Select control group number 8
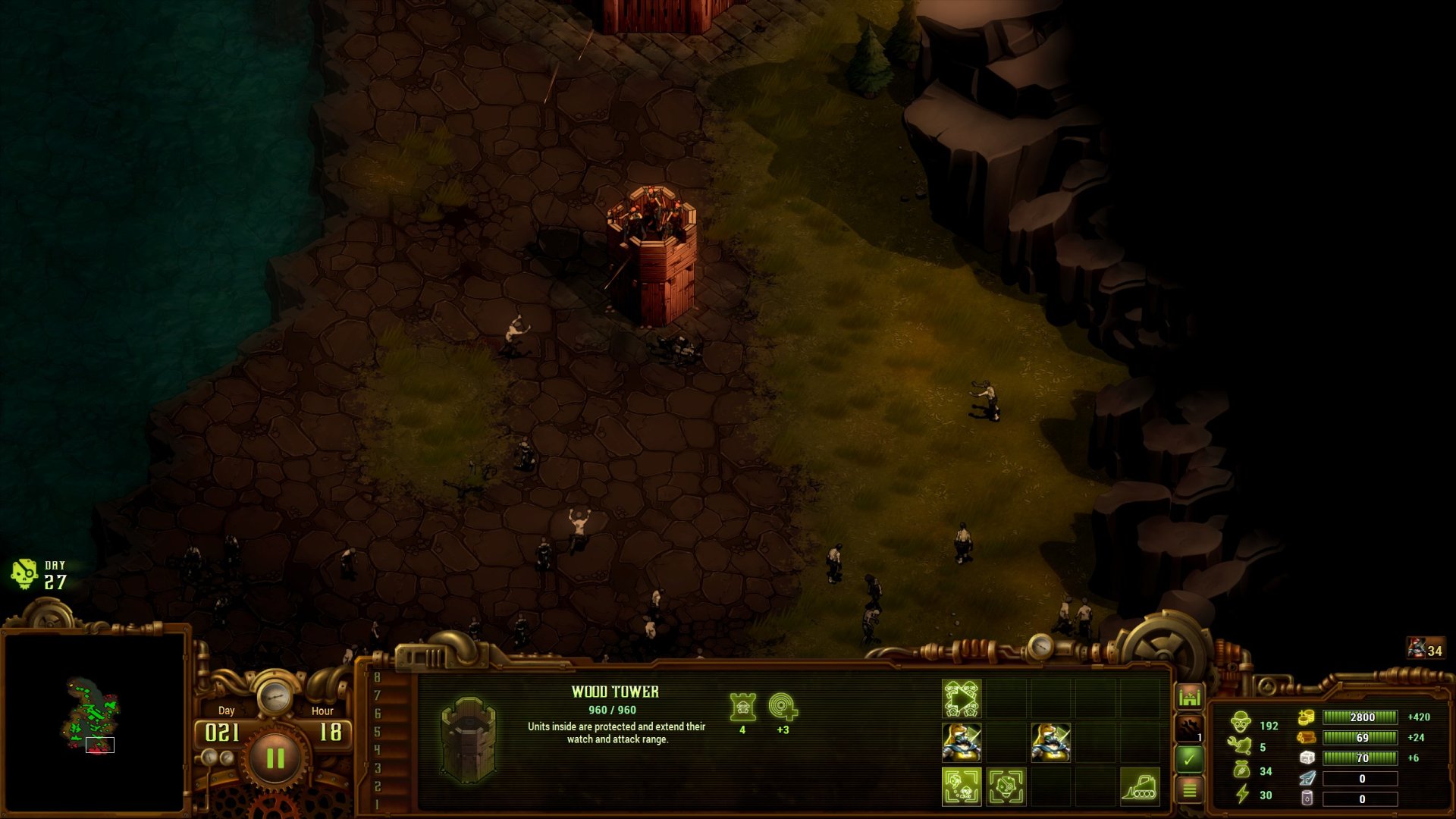The image size is (1456, 819). pyautogui.click(x=377, y=677)
